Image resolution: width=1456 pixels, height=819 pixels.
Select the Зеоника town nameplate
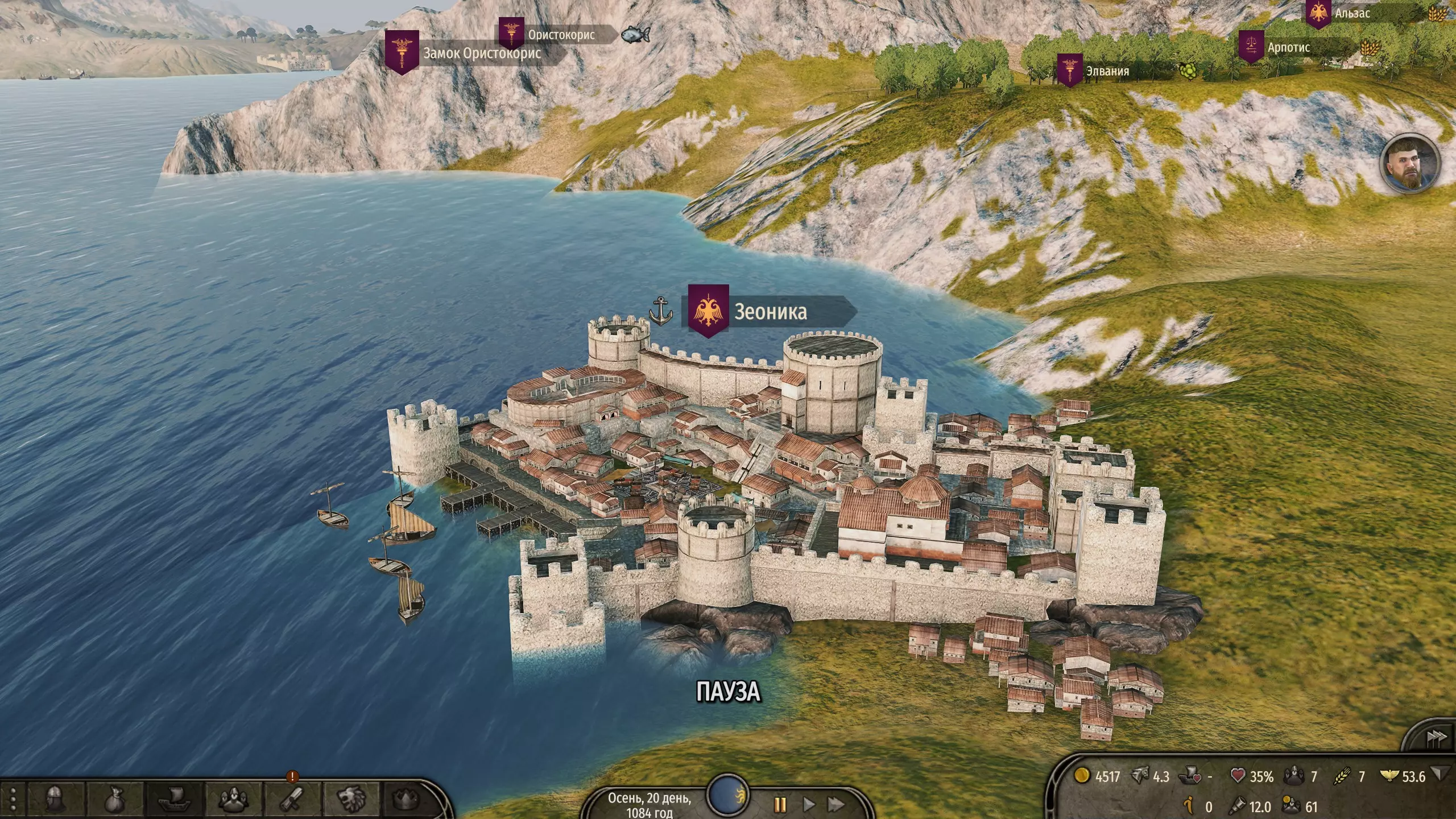770,312
